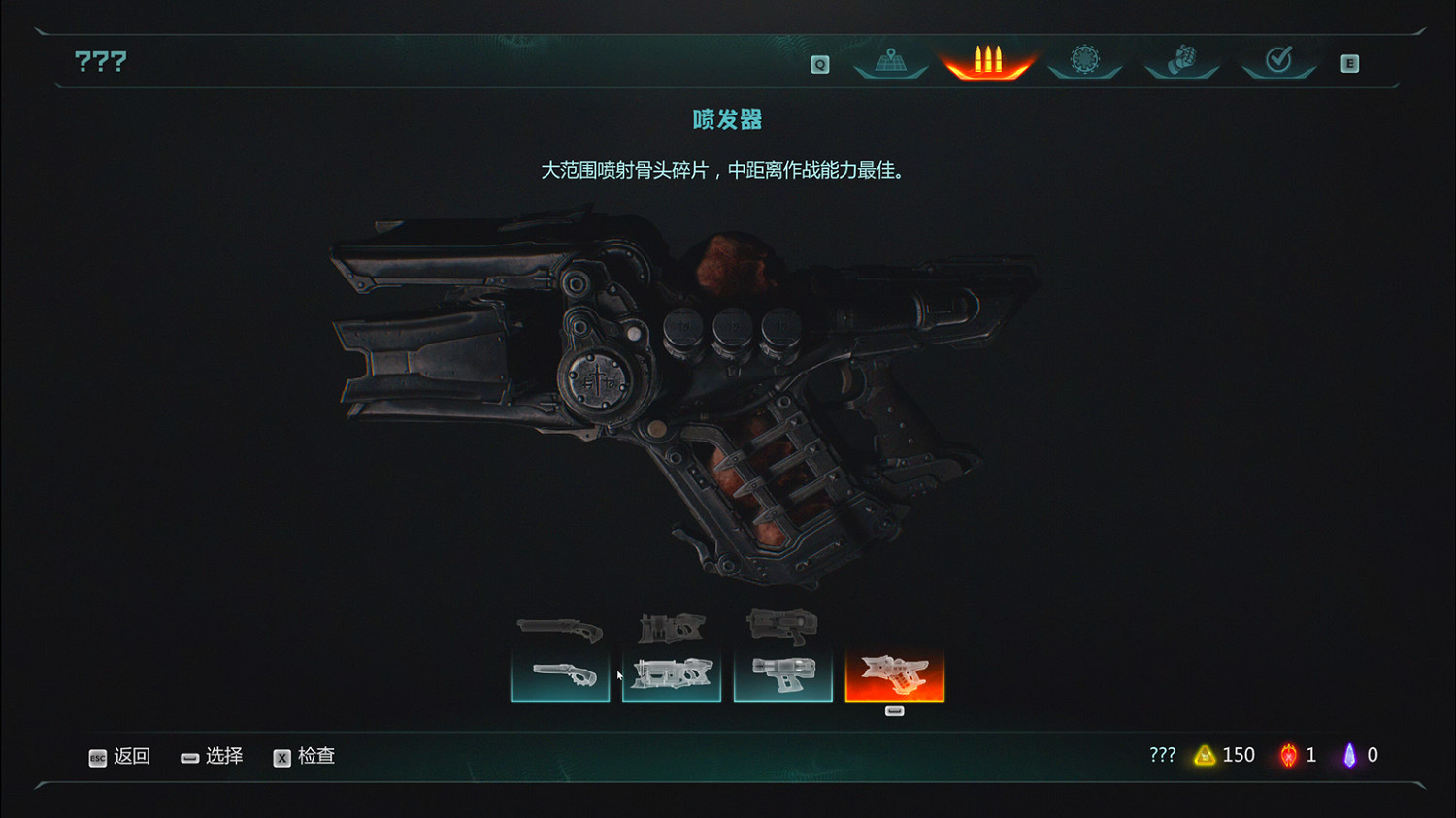Click the armored gauntlet icon

click(x=1181, y=60)
